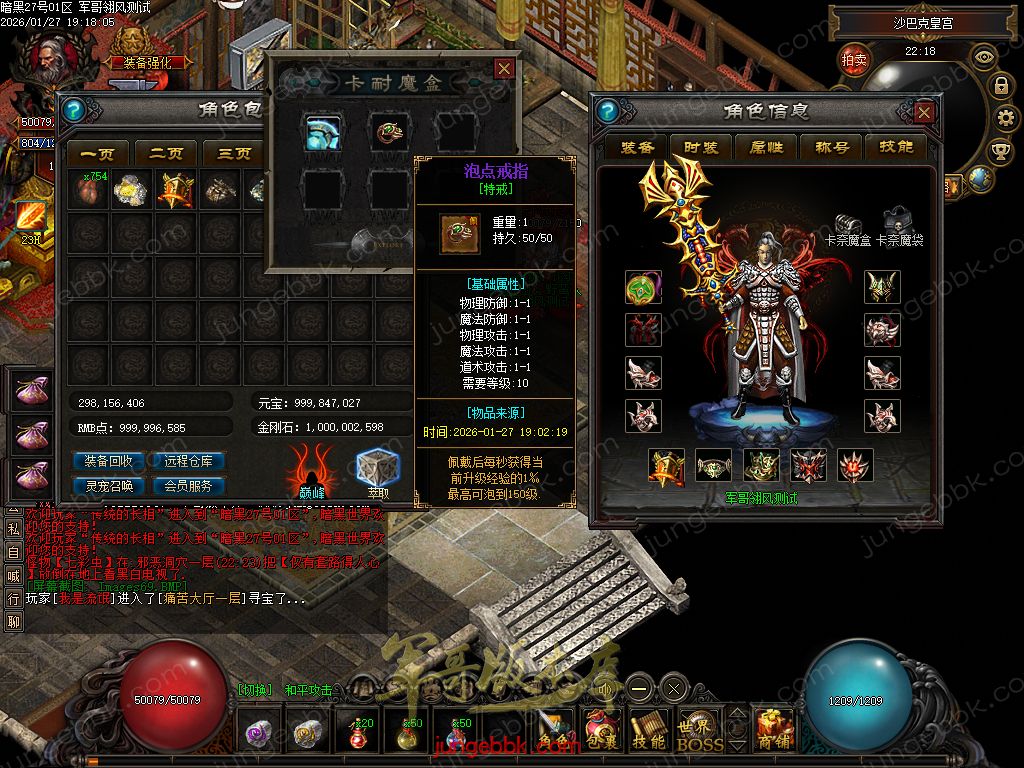Screen dimensions: 1024x768
Task: Open the 卡奈魔袋 magic bag icon
Action: 897,222
